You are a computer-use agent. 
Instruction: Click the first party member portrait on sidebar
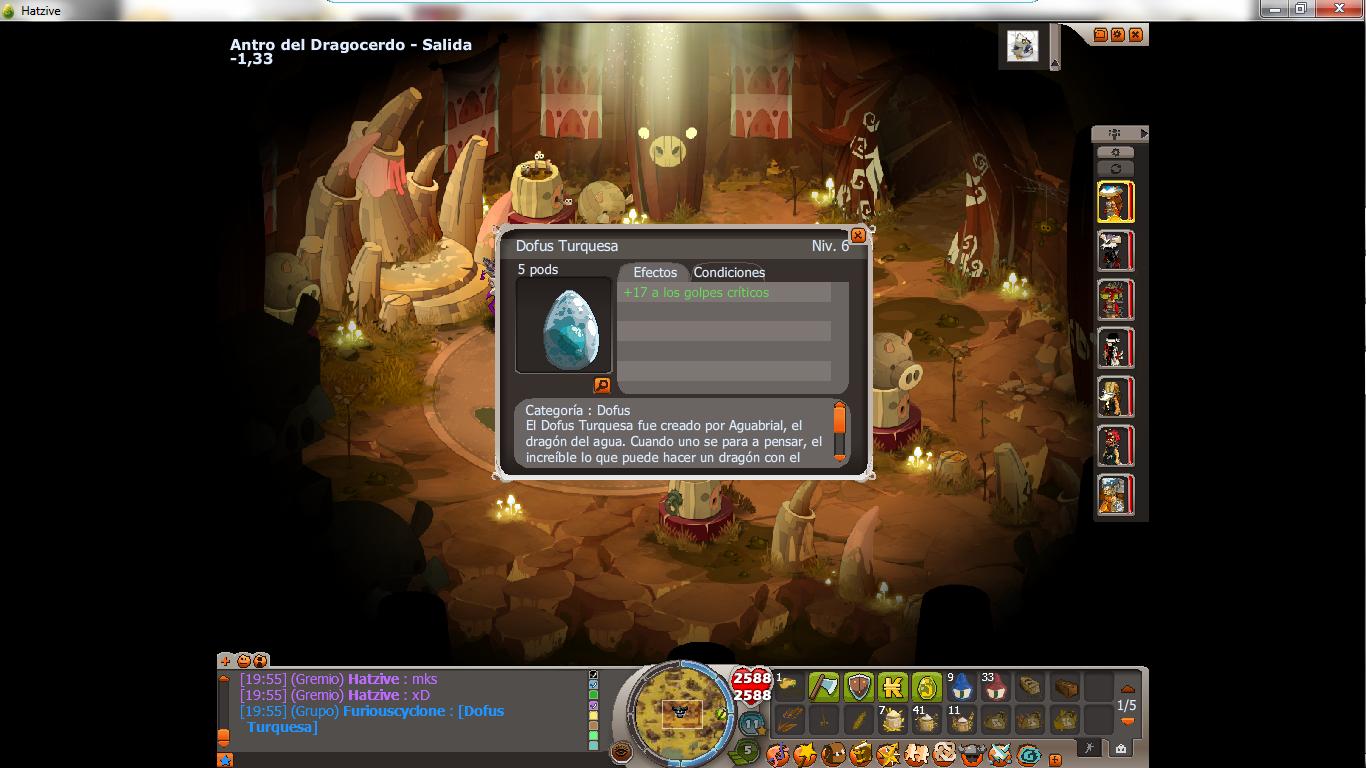point(1115,200)
